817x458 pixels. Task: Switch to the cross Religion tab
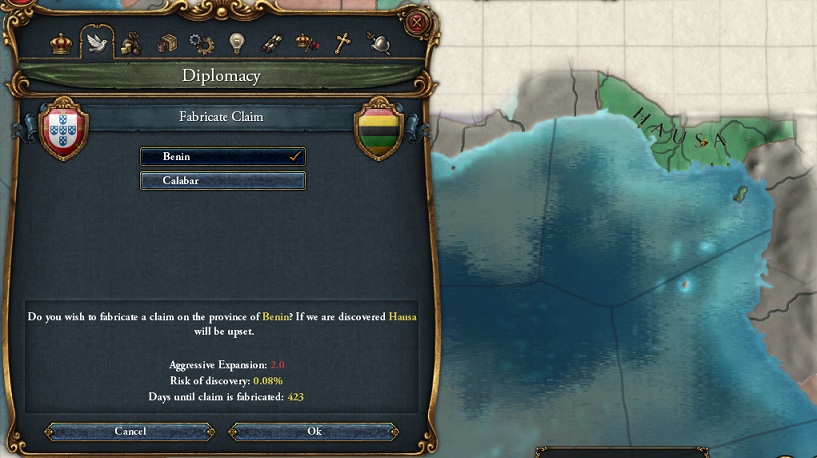click(342, 43)
